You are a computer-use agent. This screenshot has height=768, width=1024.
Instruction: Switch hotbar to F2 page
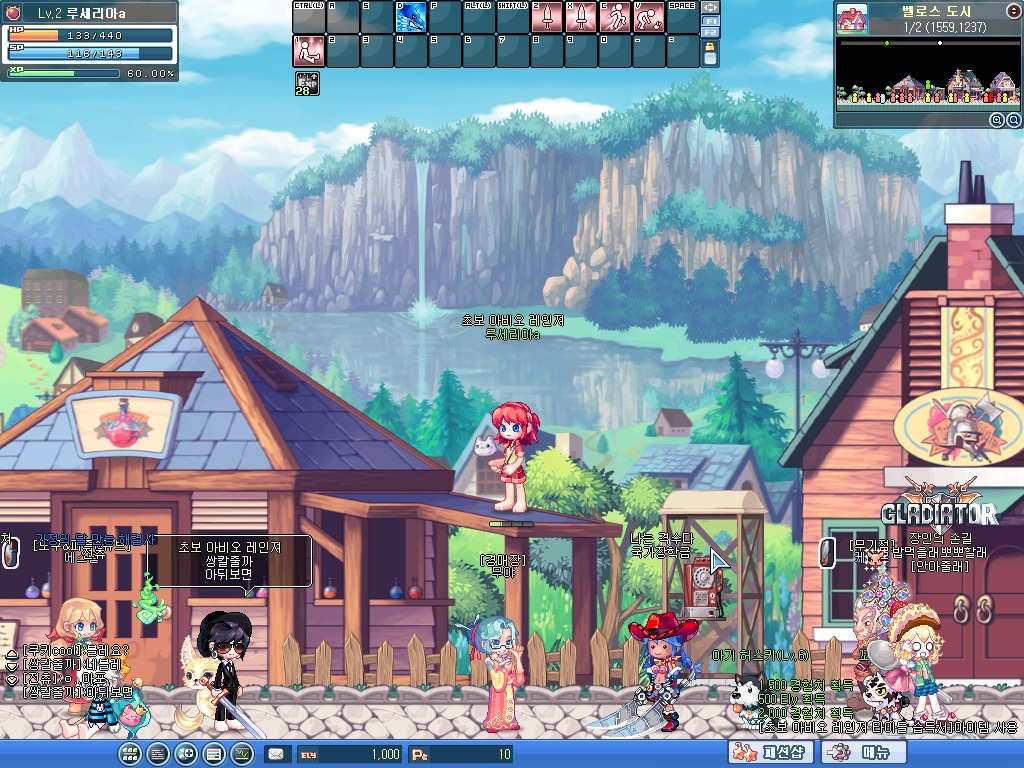tap(711, 32)
